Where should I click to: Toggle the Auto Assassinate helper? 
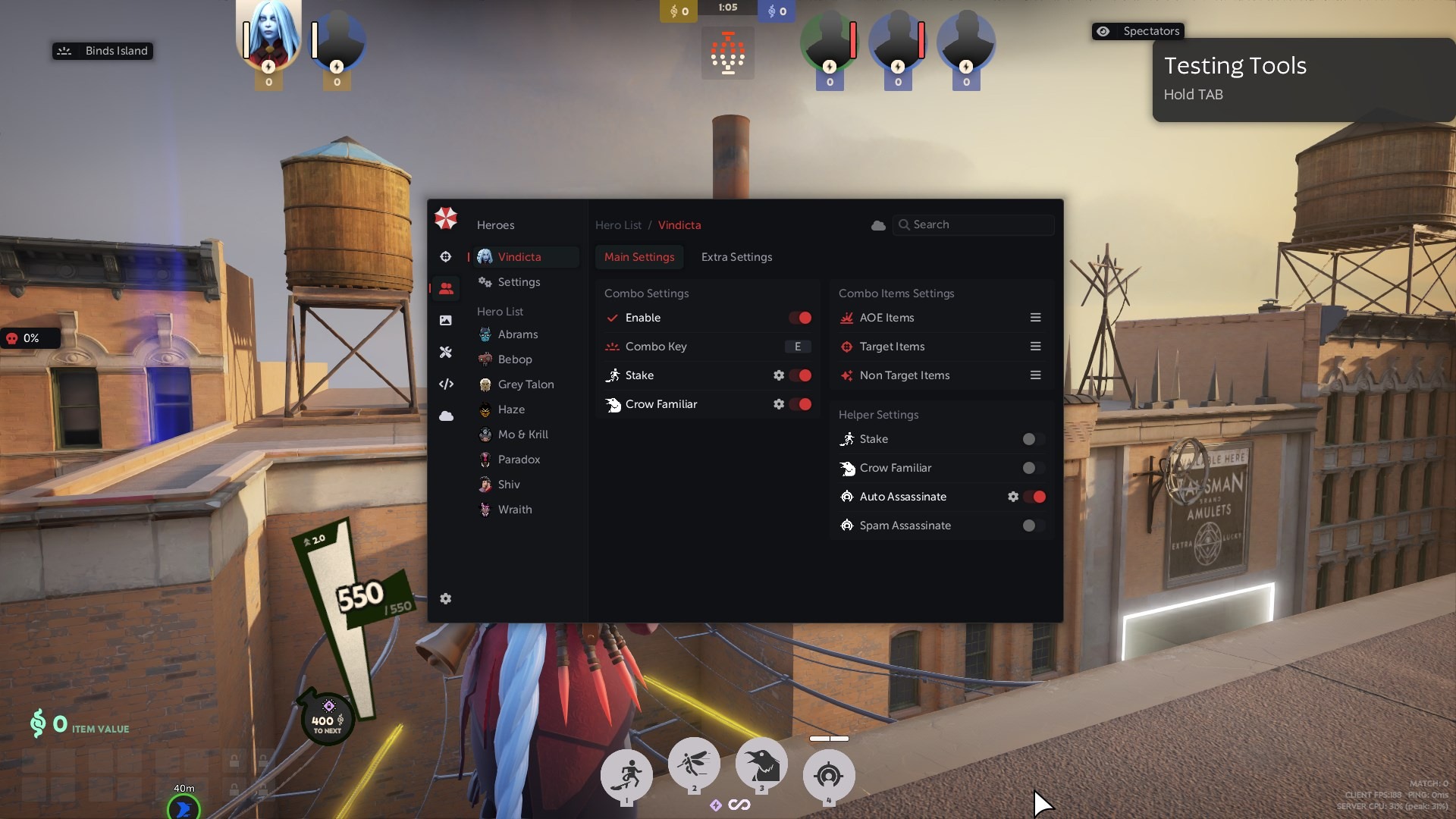point(1034,497)
